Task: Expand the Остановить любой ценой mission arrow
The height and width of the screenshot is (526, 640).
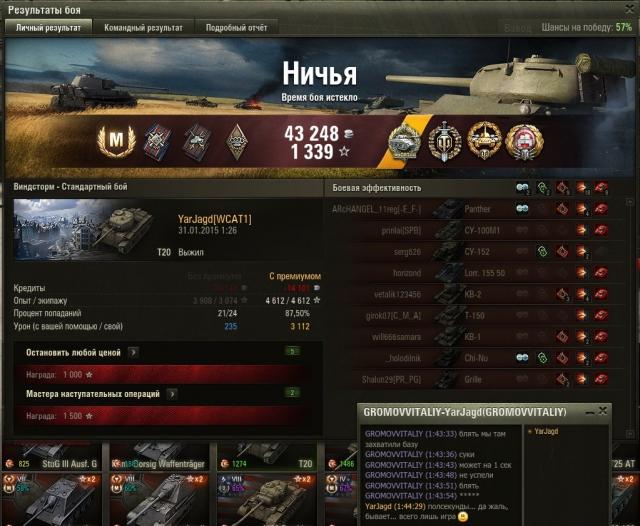Action: pos(133,352)
